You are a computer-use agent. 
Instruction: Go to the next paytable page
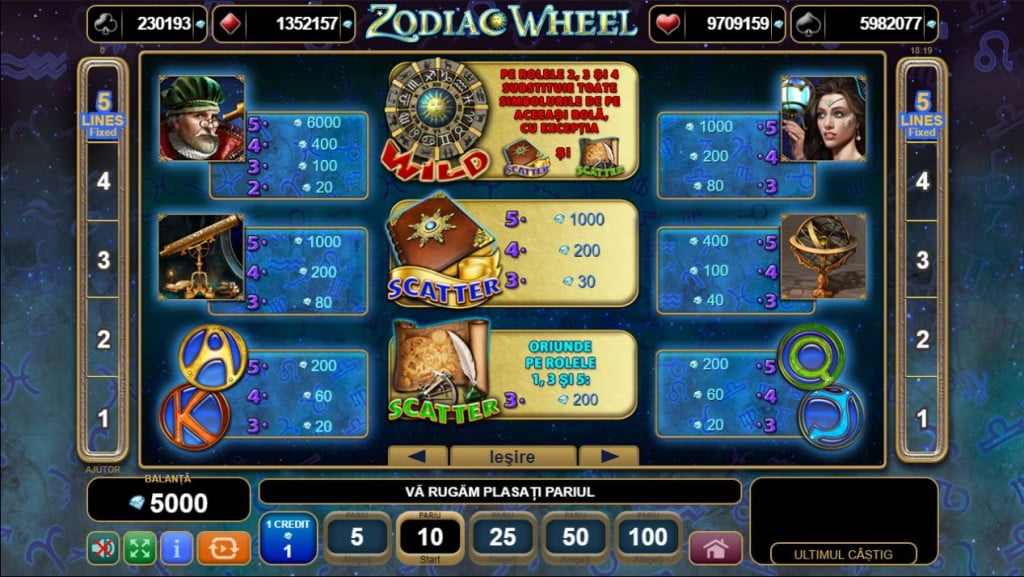click(607, 457)
